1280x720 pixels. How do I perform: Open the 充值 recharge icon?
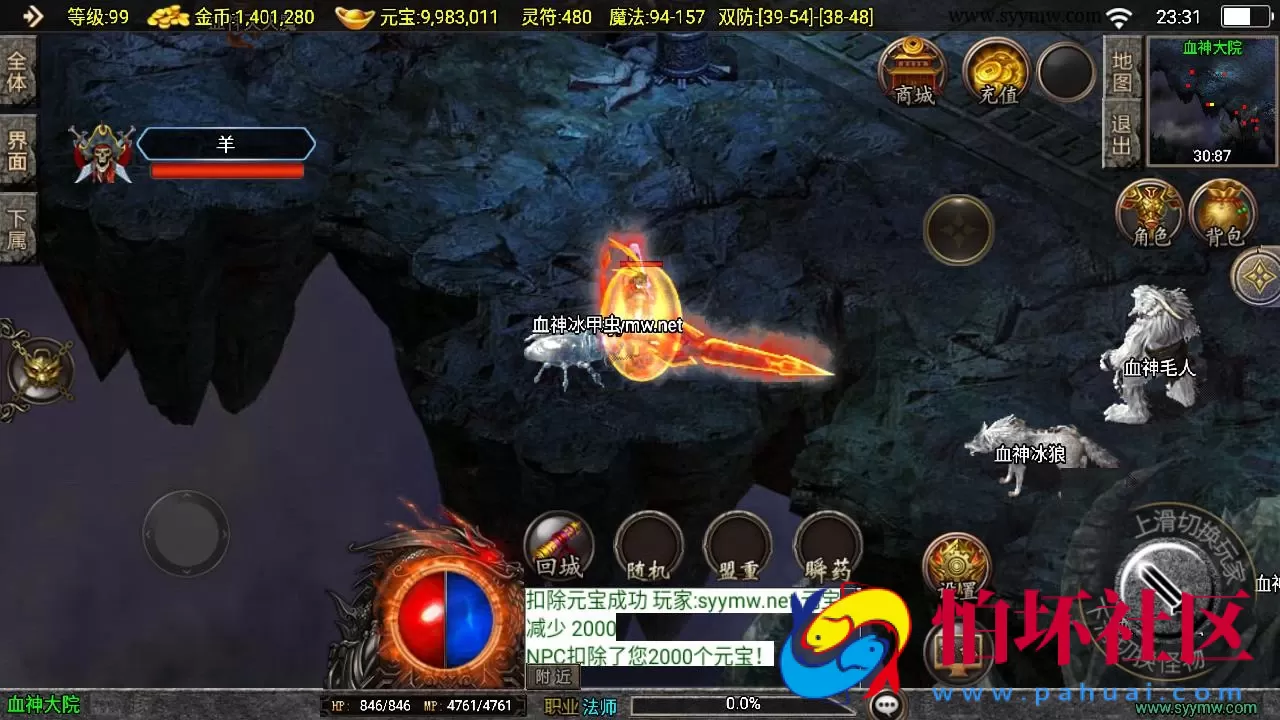click(993, 70)
